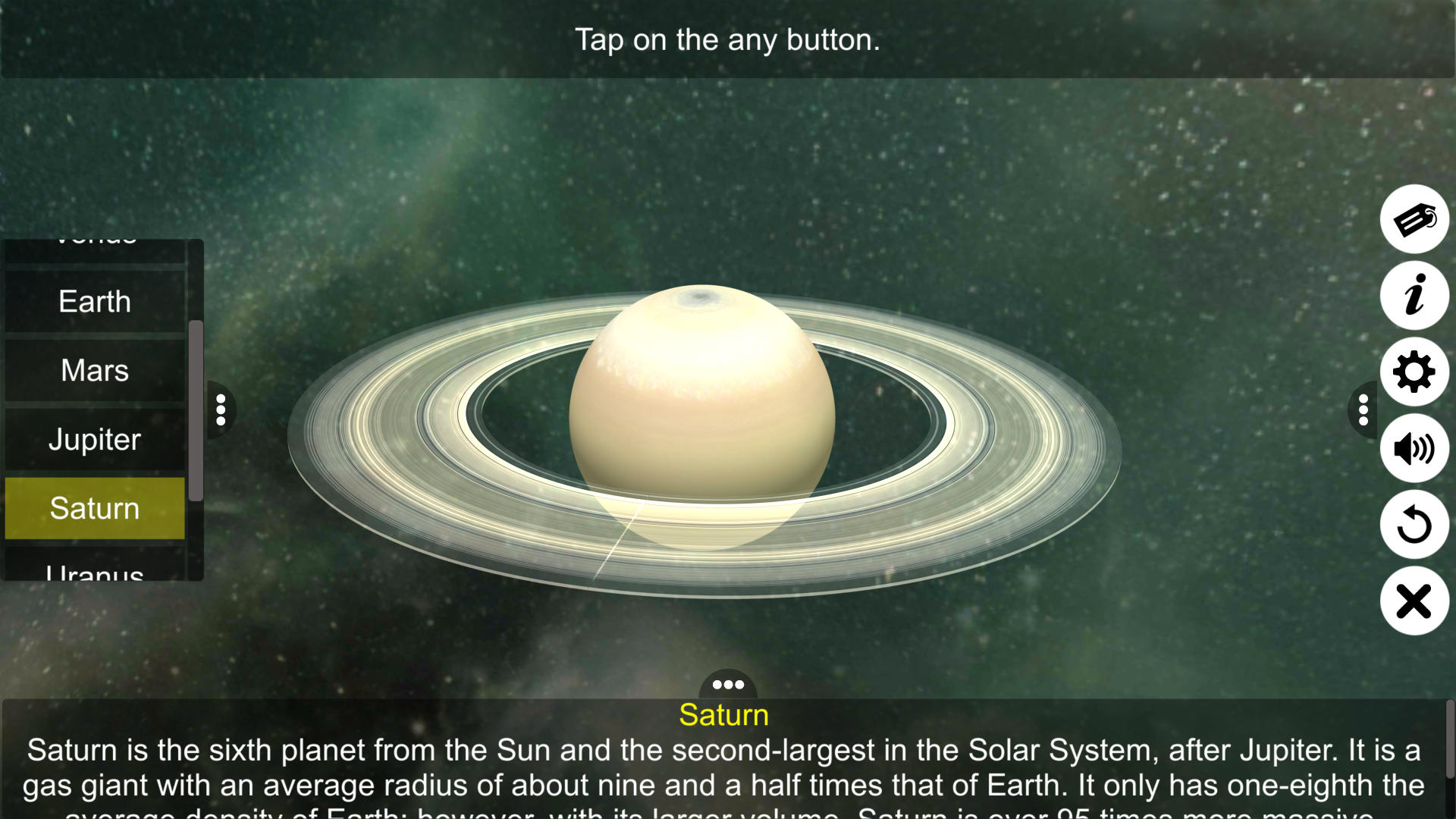Viewport: 1456px width, 819px height.
Task: Expand the left side handle menu
Action: (x=220, y=409)
